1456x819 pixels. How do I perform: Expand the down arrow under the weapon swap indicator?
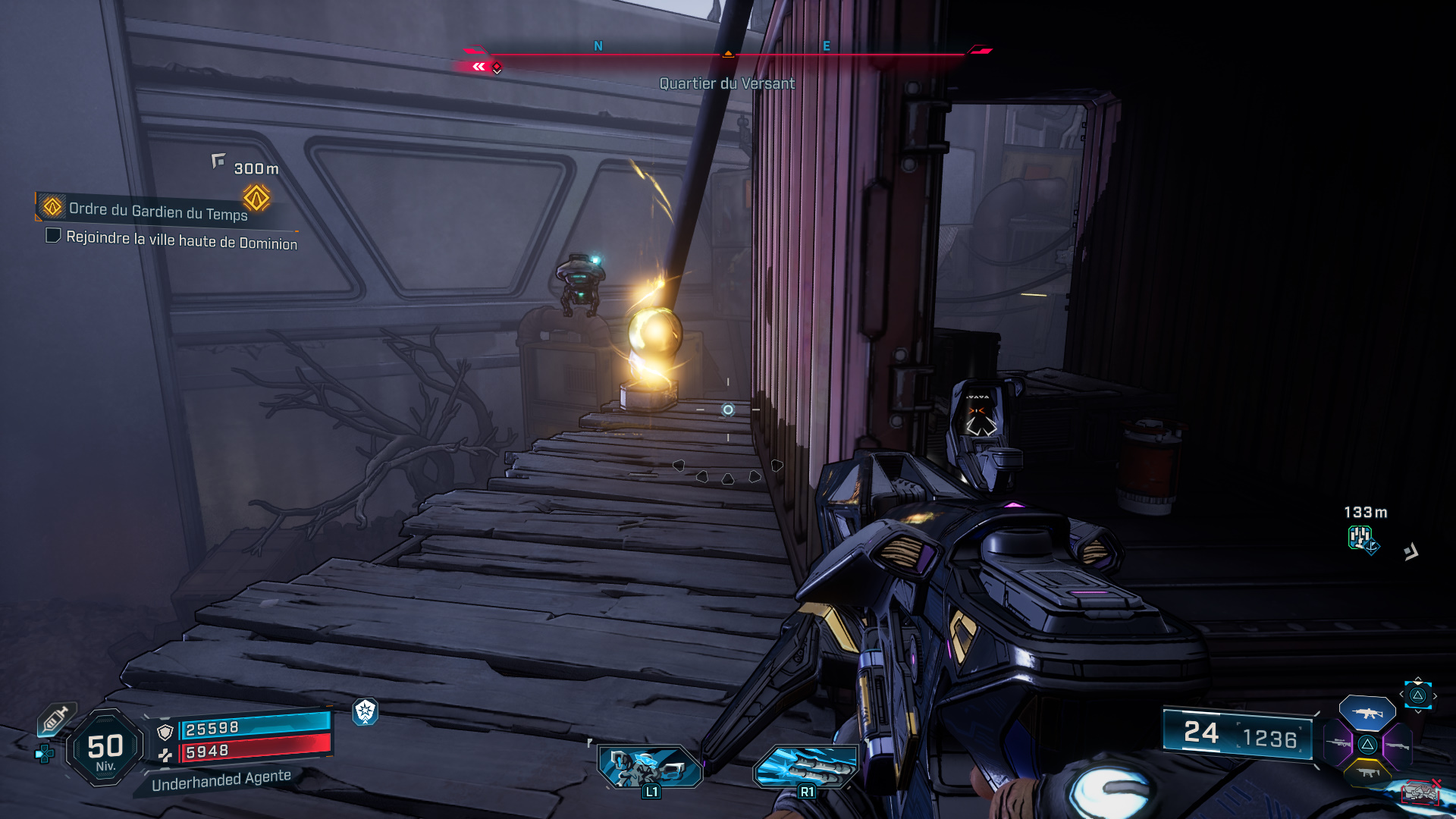point(1418,711)
